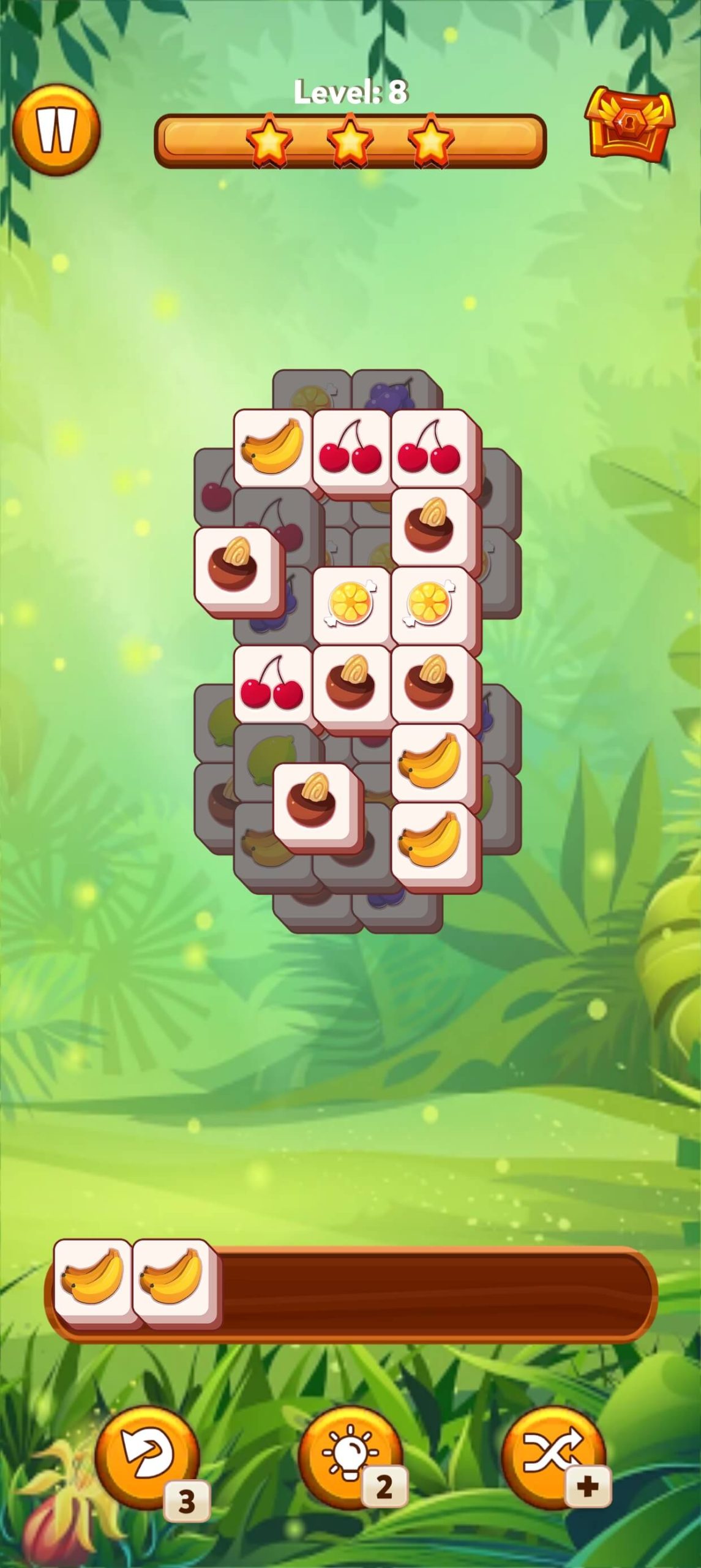Pause the game
701x1568 pixels.
point(56,130)
